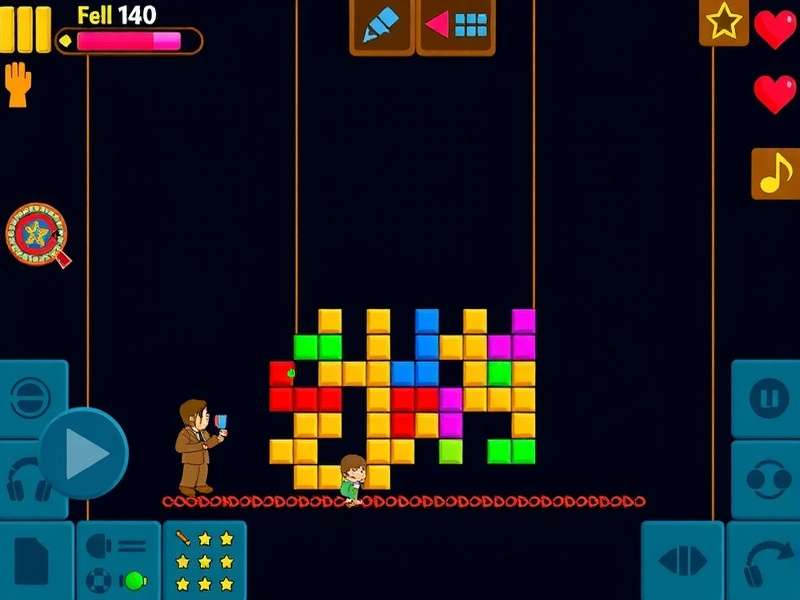Pause using the round pause button
This screenshot has width=800, height=600.
pyautogui.click(x=768, y=398)
